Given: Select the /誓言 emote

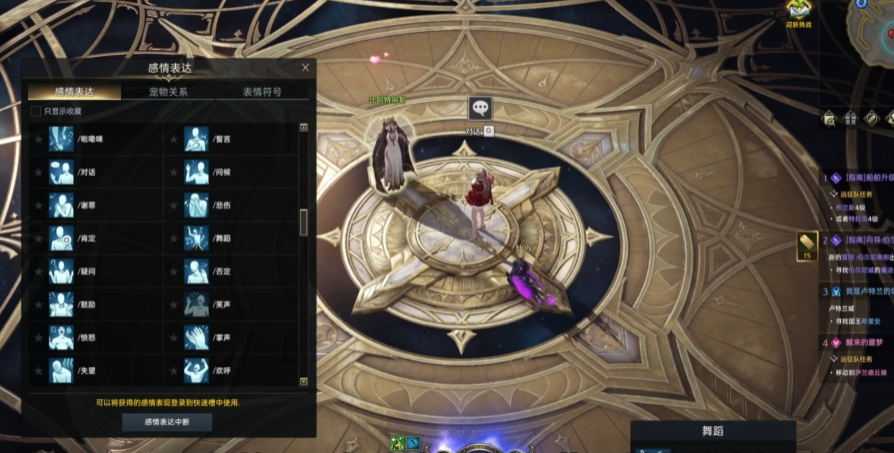Looking at the screenshot, I should (196, 139).
